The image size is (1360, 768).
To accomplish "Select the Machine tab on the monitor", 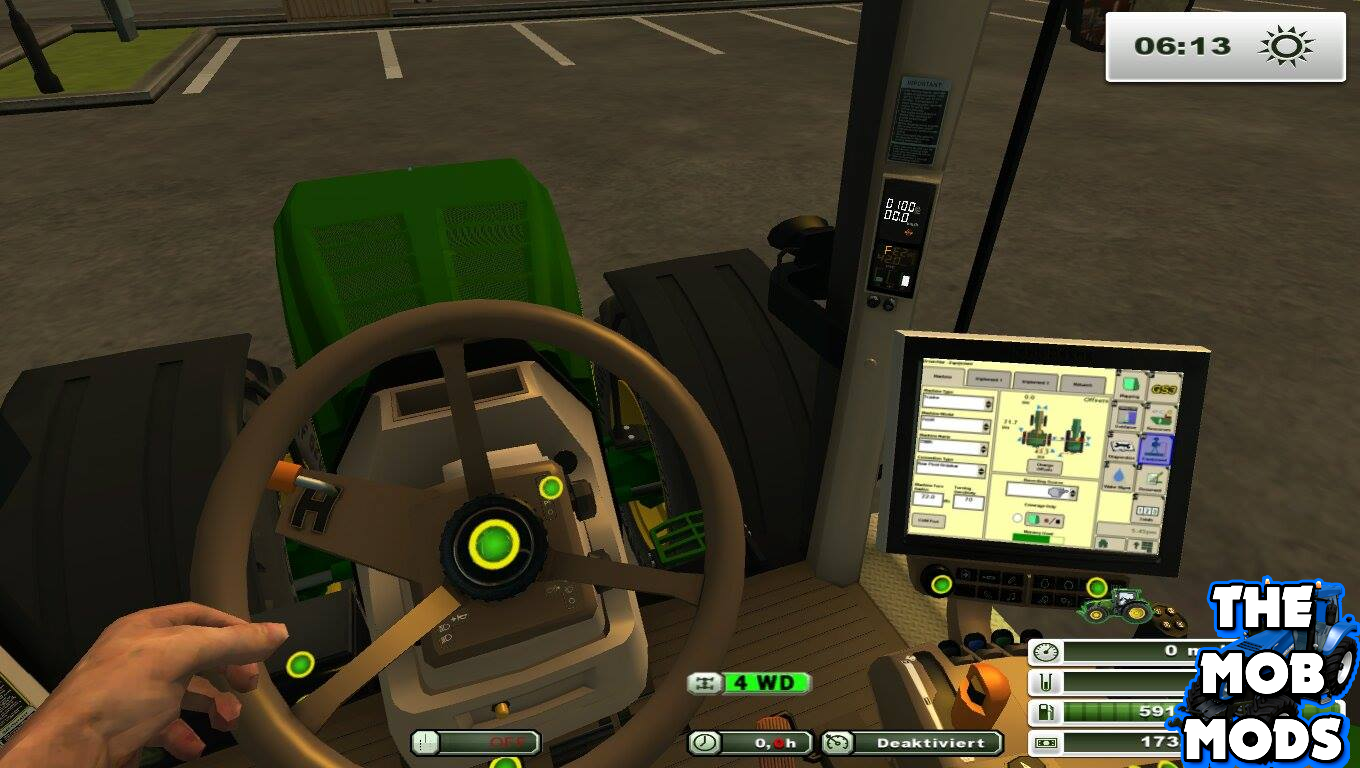I will coord(946,377).
